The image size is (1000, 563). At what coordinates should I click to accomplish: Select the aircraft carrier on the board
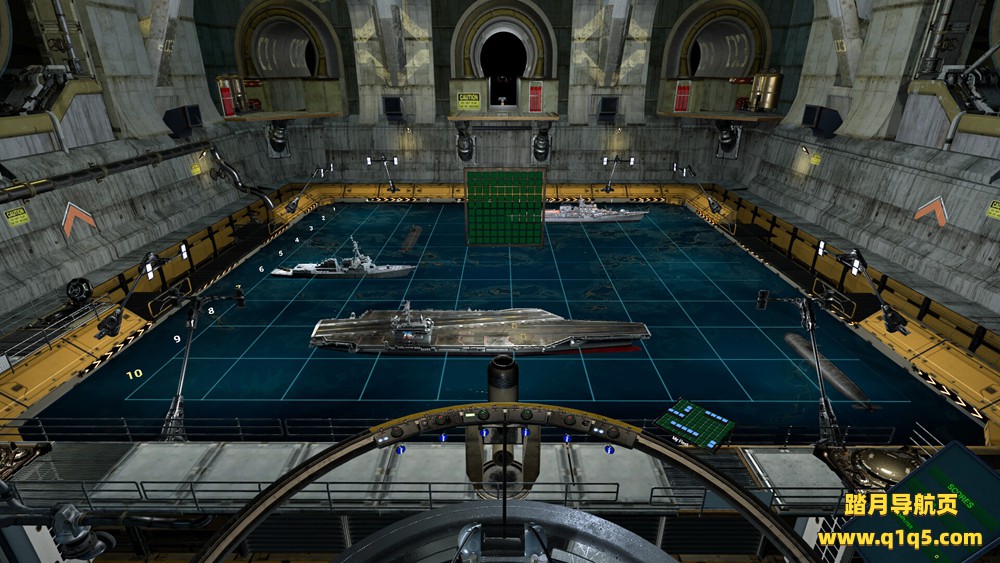[x=478, y=332]
